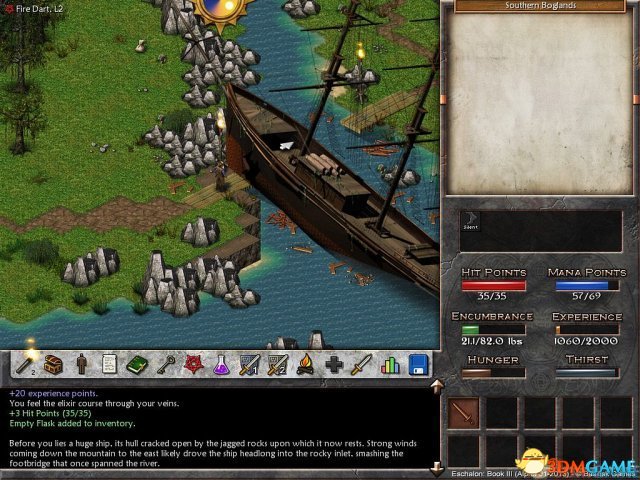The width and height of the screenshot is (640, 480).
Task: Click the single sword icon
Action: point(362,365)
